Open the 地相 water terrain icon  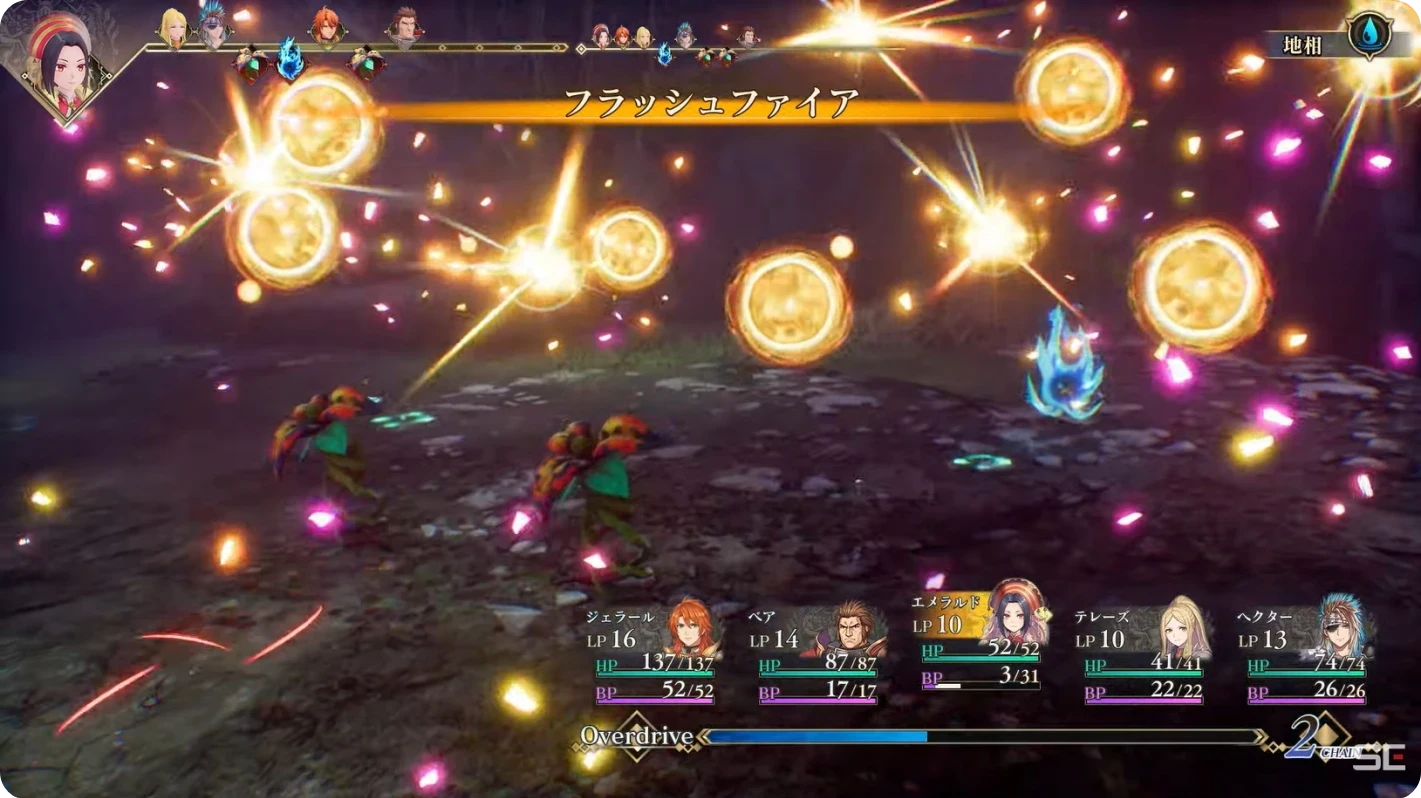point(1368,36)
